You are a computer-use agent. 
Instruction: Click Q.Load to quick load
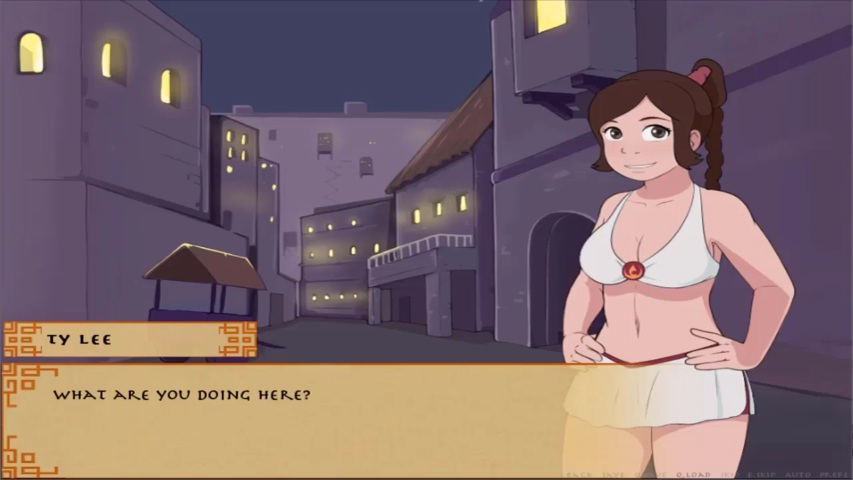(x=692, y=475)
